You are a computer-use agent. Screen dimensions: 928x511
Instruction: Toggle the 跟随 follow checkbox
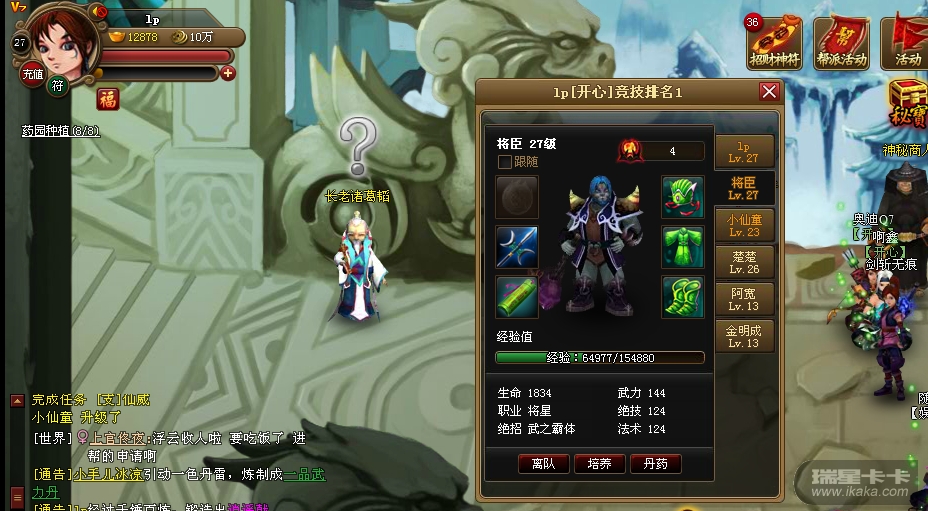pos(505,162)
